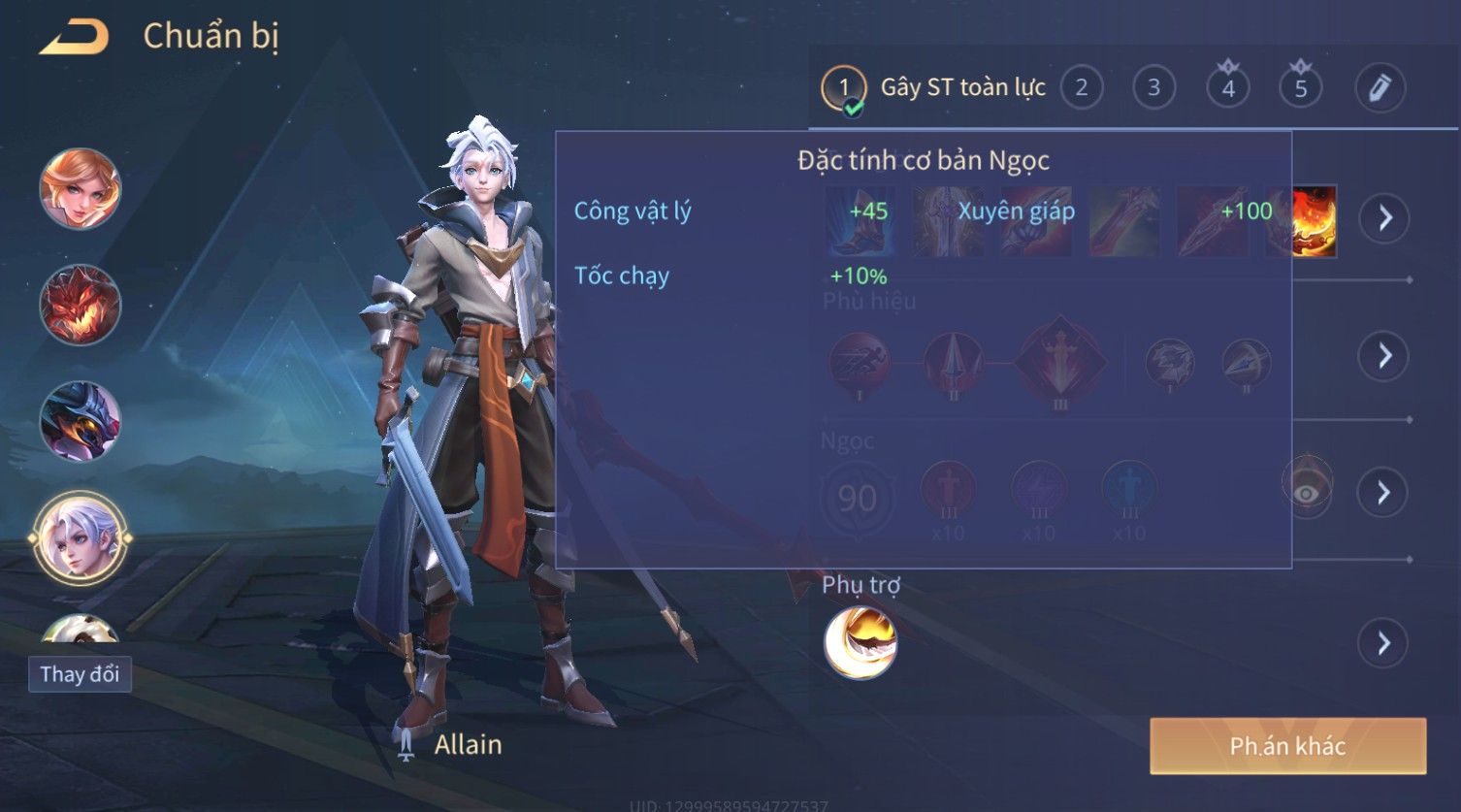The height and width of the screenshot is (812, 1461).
Task: Select the white-haired Allain portrait
Action: (x=81, y=536)
